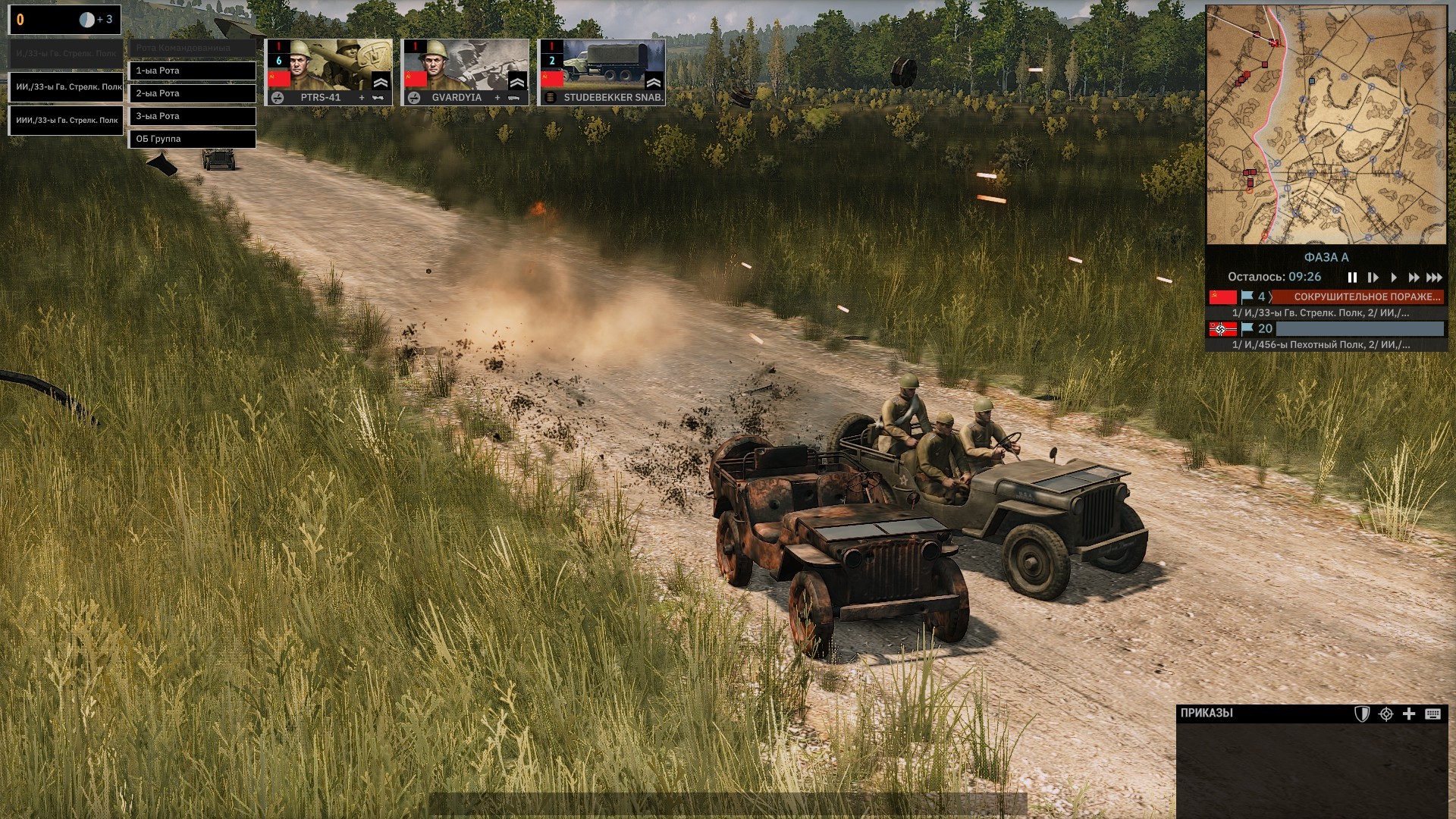Open the keyboard shortcuts icon in Приказы panel
The width and height of the screenshot is (1456, 819).
(1432, 713)
